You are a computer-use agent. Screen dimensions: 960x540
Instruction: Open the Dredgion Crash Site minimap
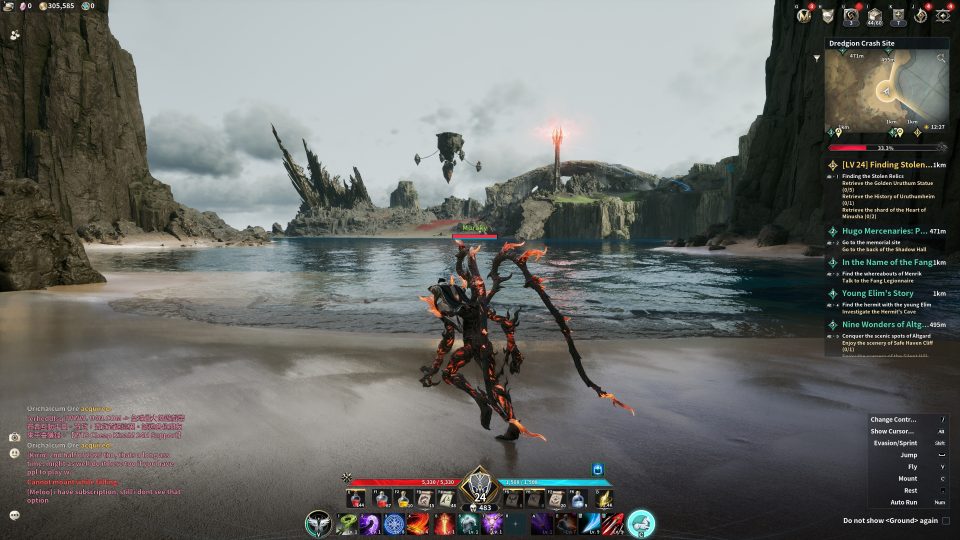[886, 93]
